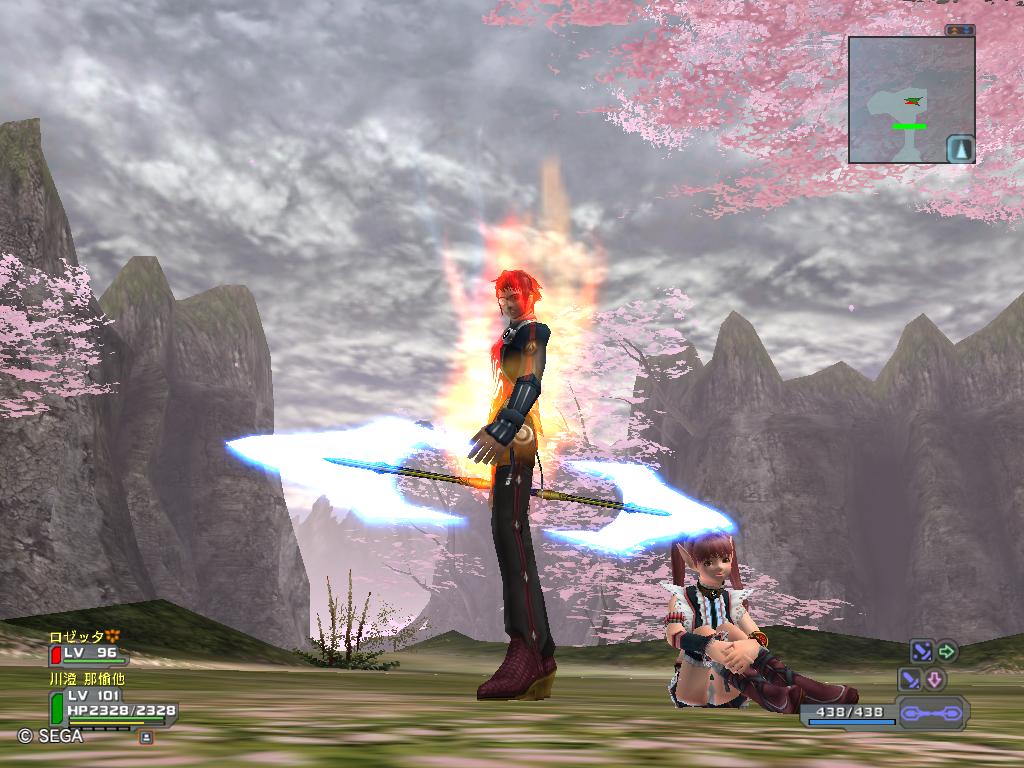Click the small icon below the player status
The image size is (1024, 768).
pyautogui.click(x=146, y=737)
